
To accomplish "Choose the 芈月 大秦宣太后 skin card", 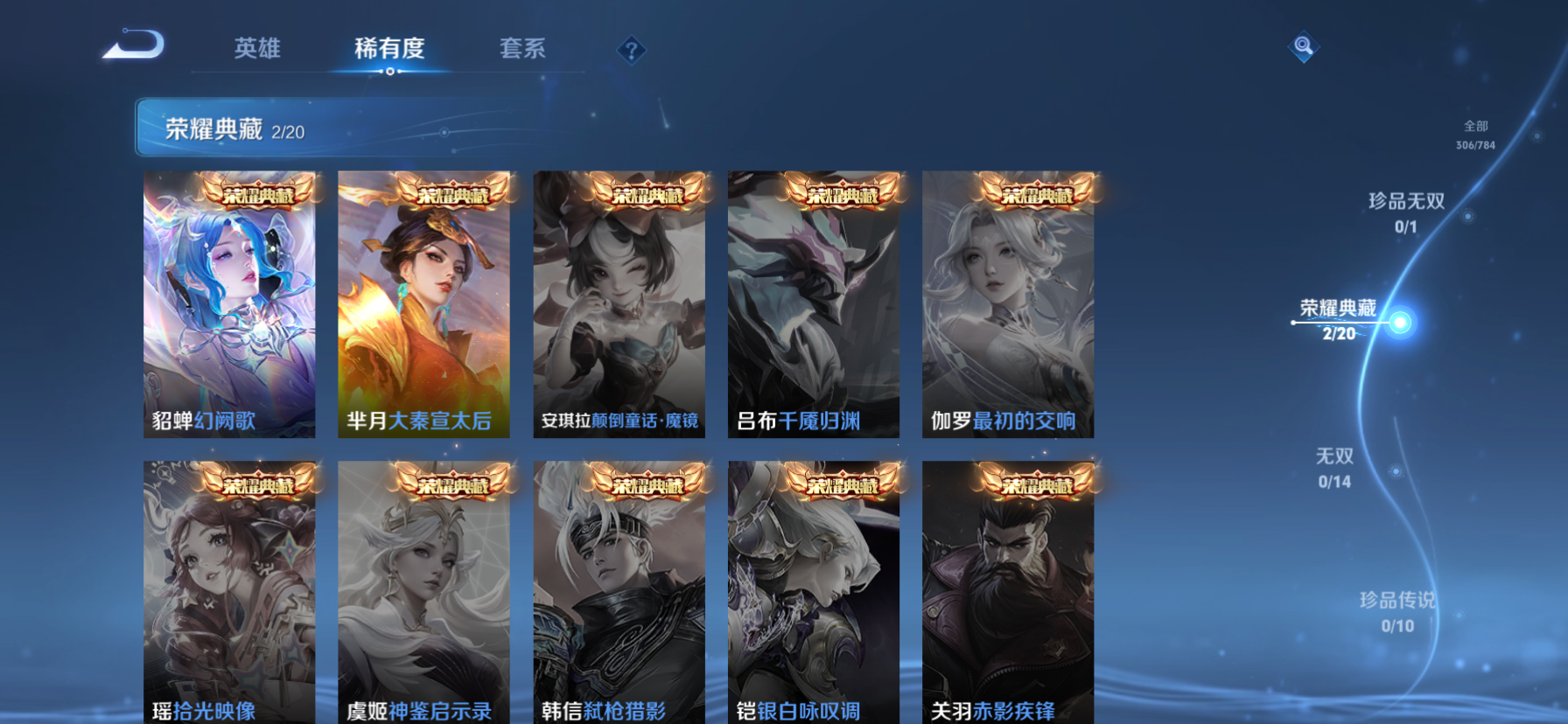I will pos(423,304).
